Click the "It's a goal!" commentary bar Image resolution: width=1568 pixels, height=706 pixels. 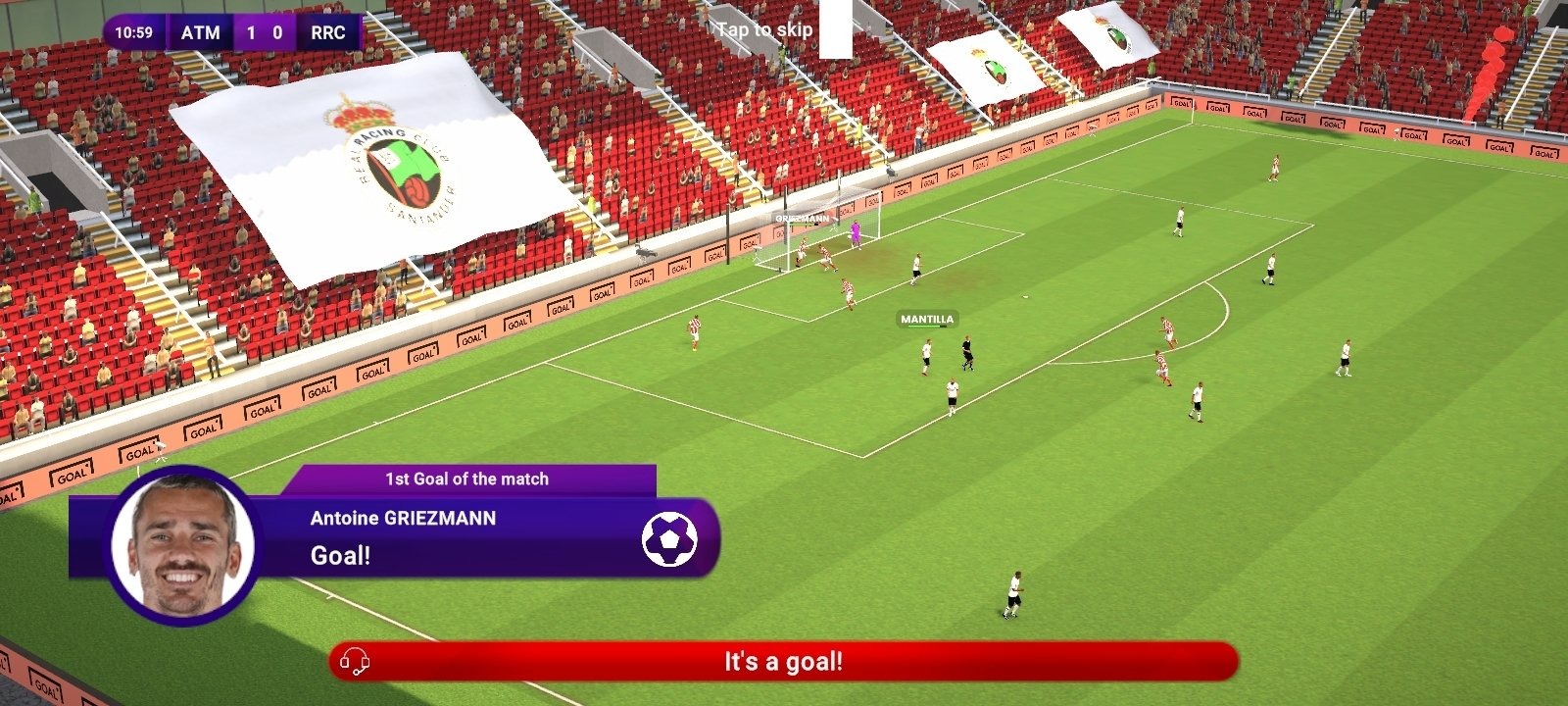pos(783,662)
